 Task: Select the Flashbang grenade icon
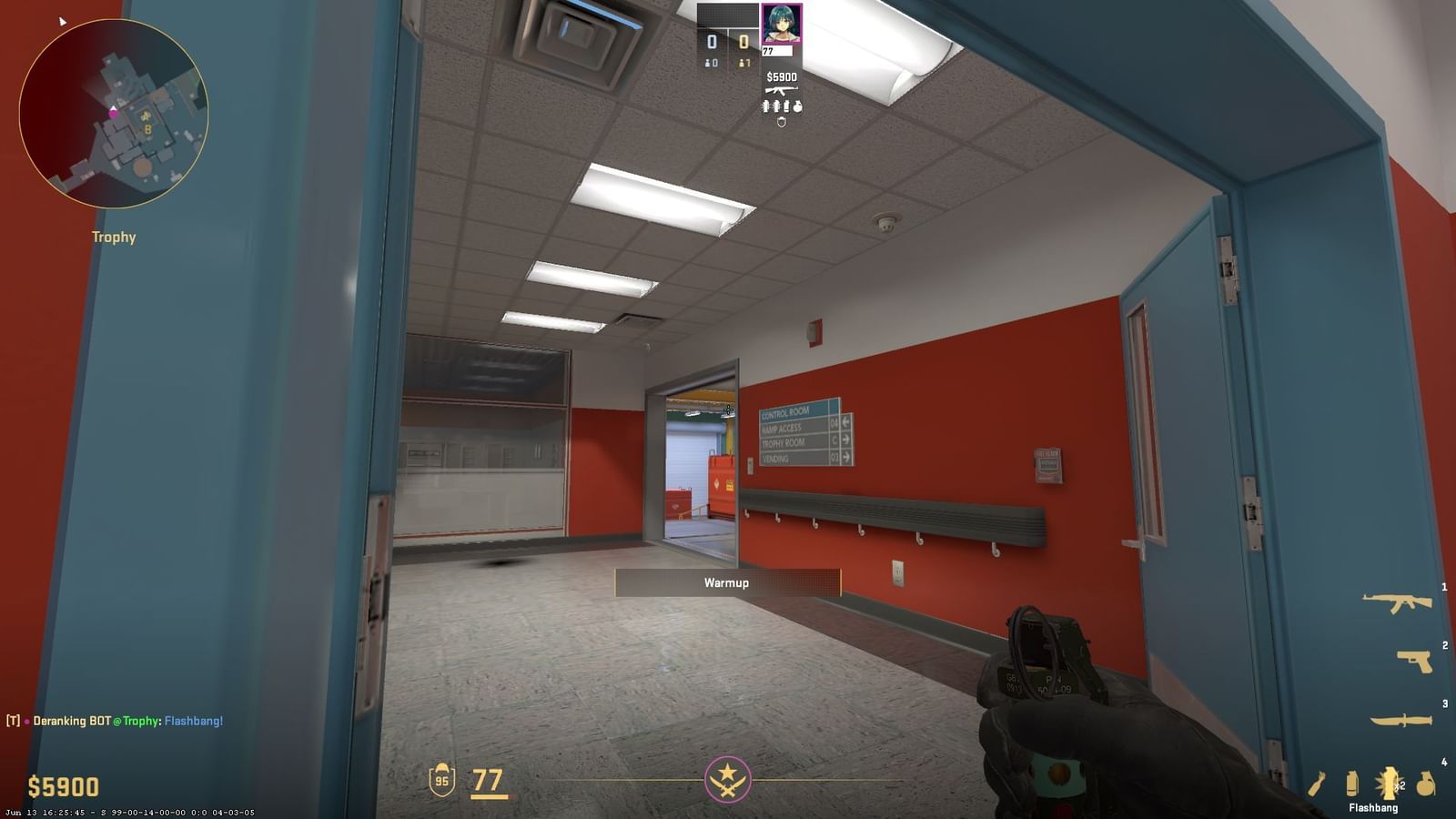coord(1389,781)
